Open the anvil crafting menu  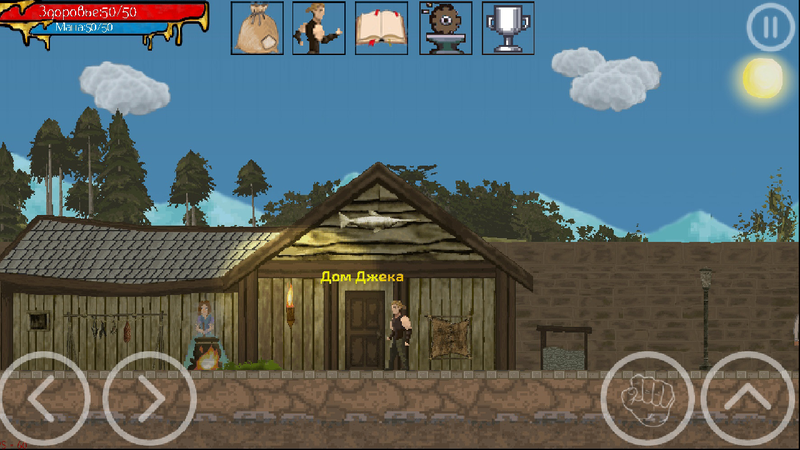pyautogui.click(x=445, y=28)
